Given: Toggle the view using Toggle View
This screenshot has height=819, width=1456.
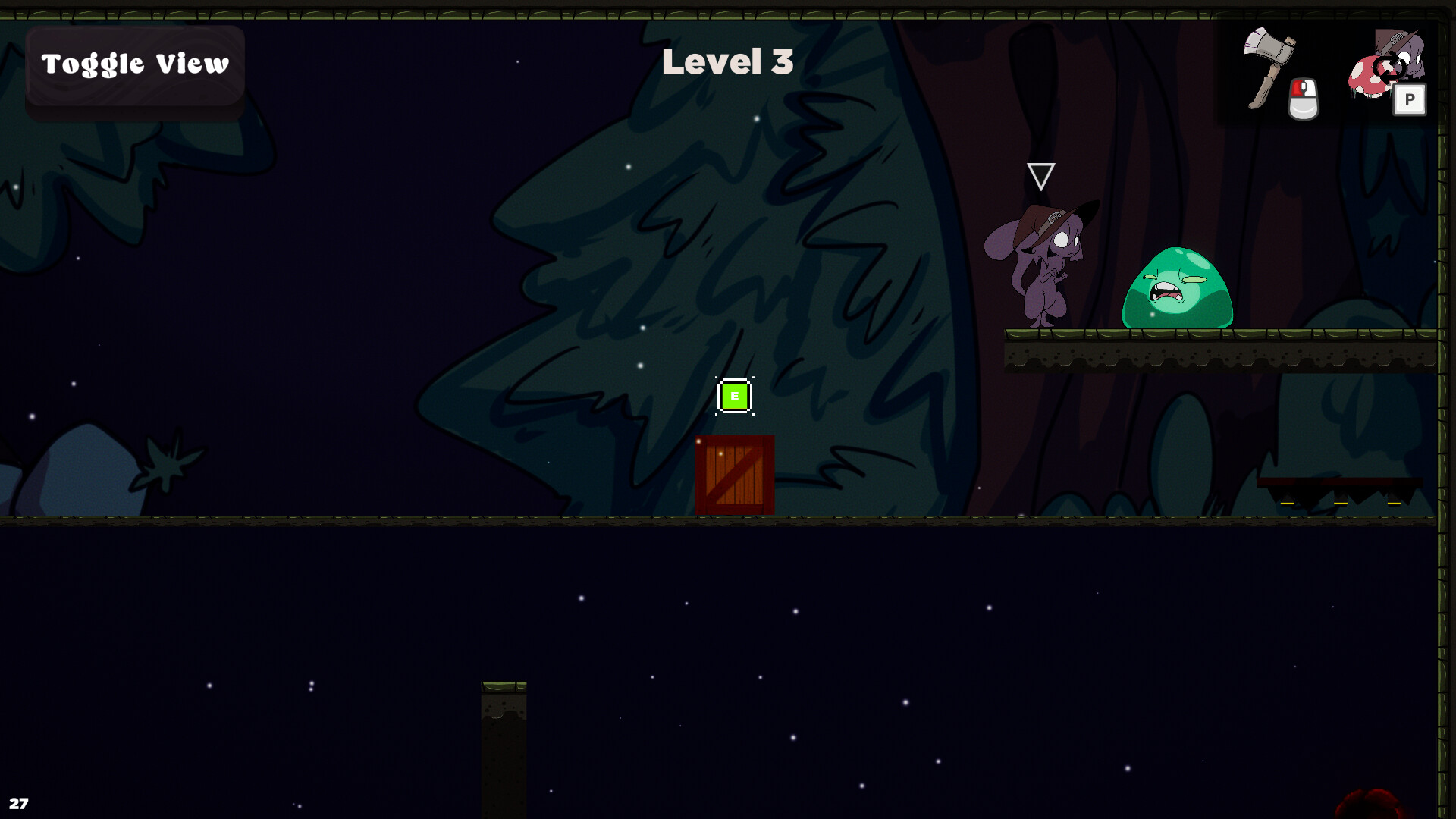Looking at the screenshot, I should pos(135,64).
